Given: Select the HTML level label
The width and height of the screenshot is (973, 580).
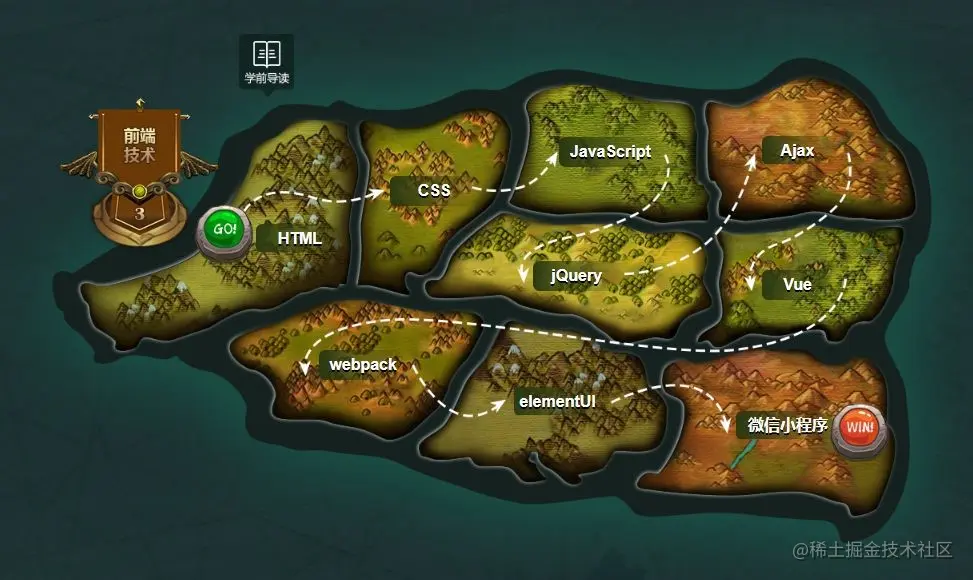Looking at the screenshot, I should coord(298,238).
